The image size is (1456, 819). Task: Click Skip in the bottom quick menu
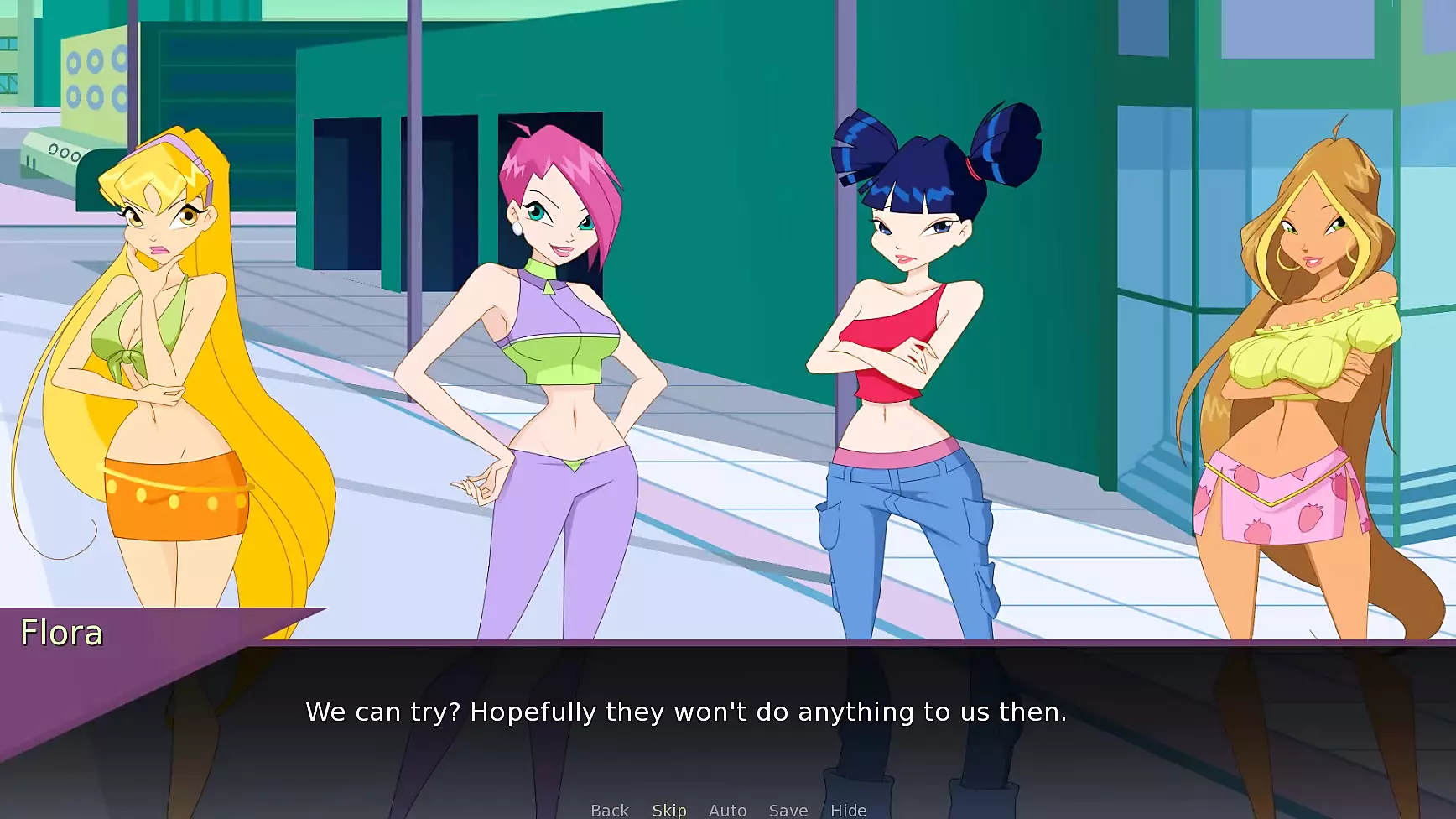[668, 809]
